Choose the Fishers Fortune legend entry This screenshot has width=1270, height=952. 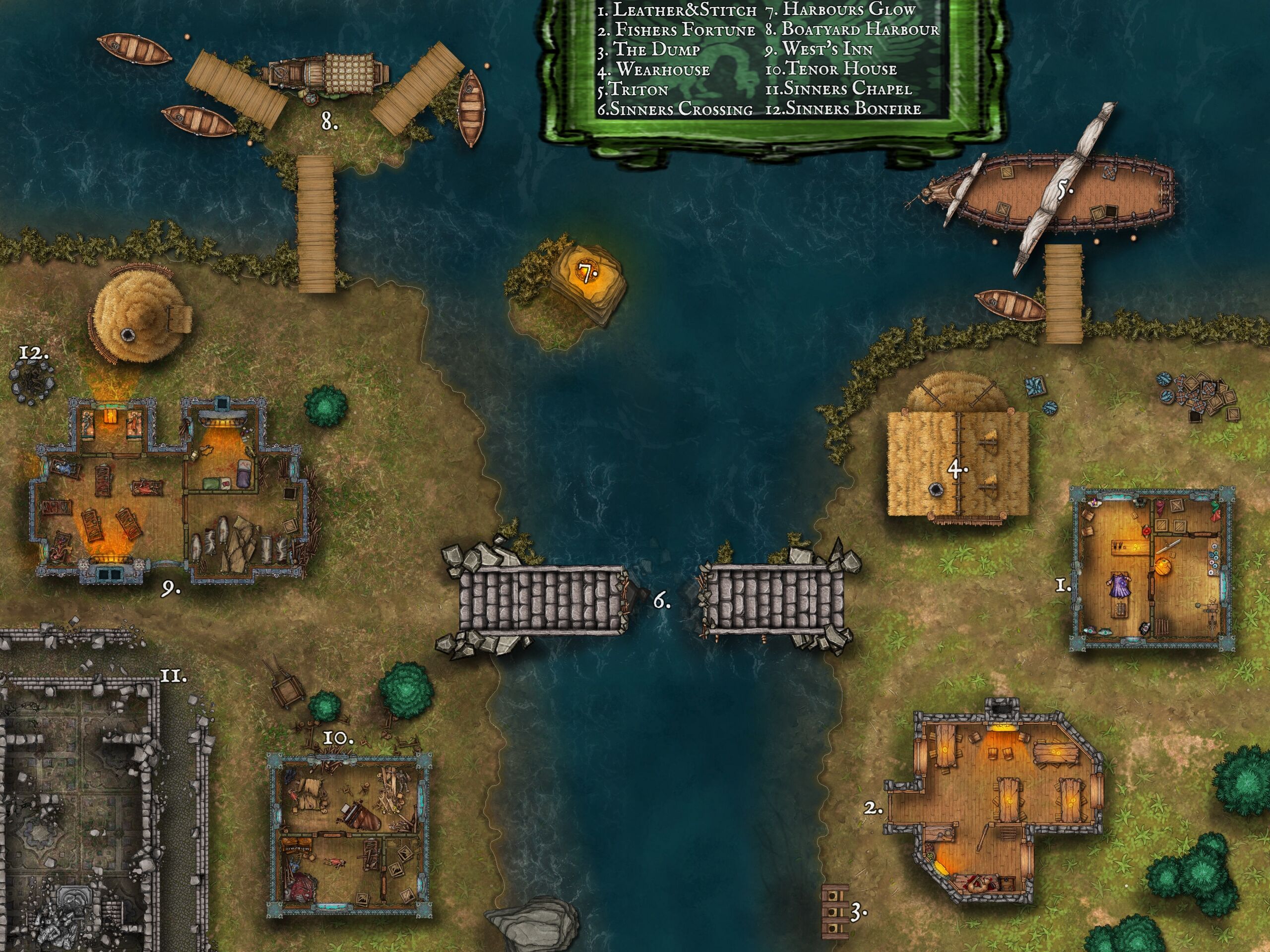point(677,29)
